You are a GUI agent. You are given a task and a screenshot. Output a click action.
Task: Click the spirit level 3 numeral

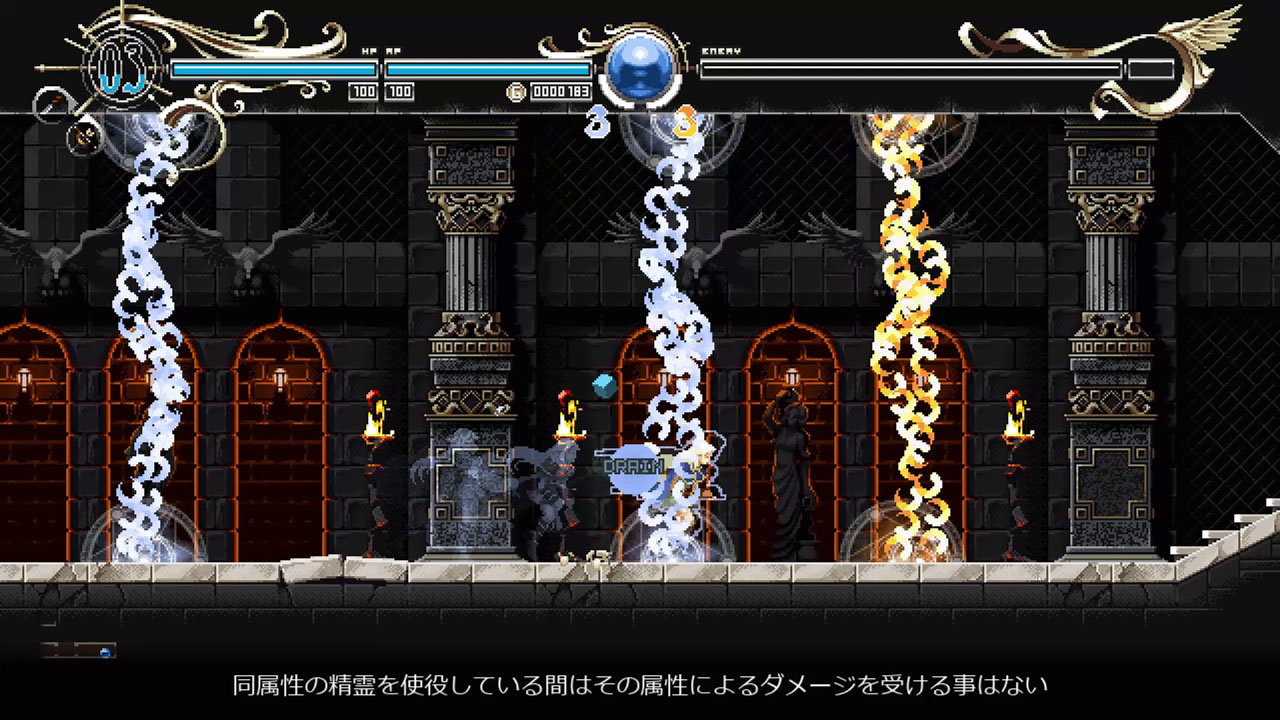(x=598, y=120)
